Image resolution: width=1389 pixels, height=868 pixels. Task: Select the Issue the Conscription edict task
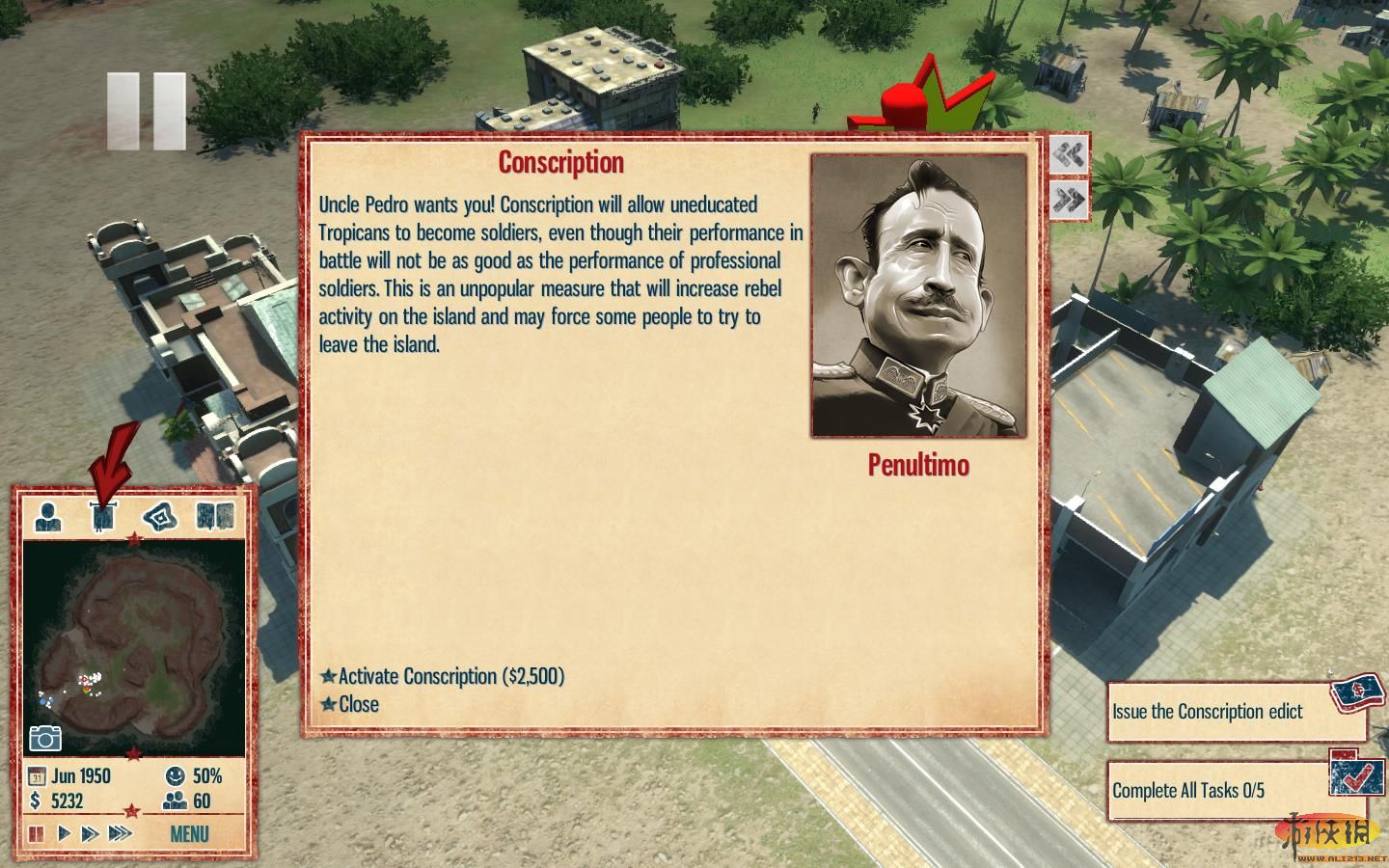tap(1208, 712)
